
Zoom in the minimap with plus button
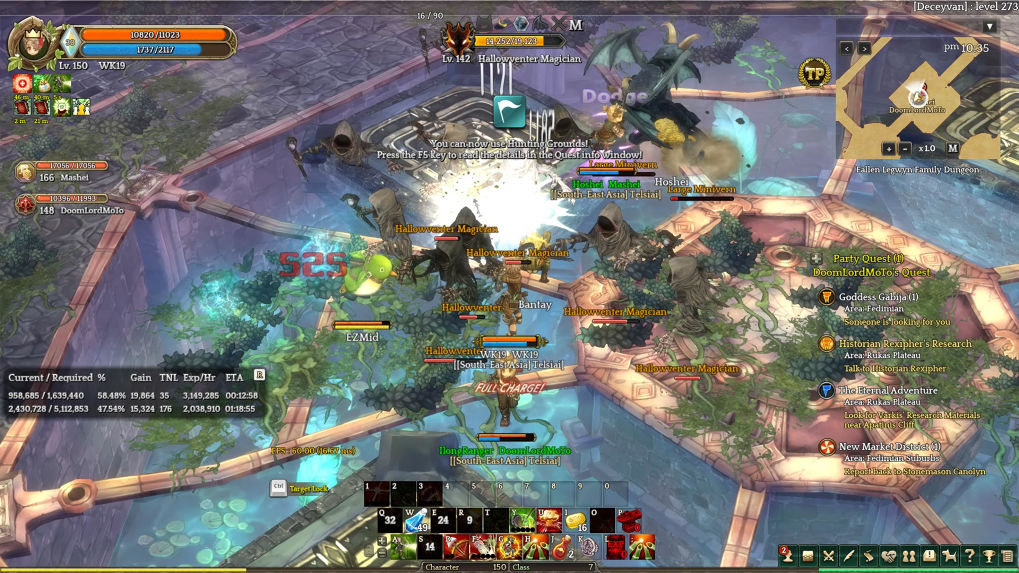(x=889, y=148)
